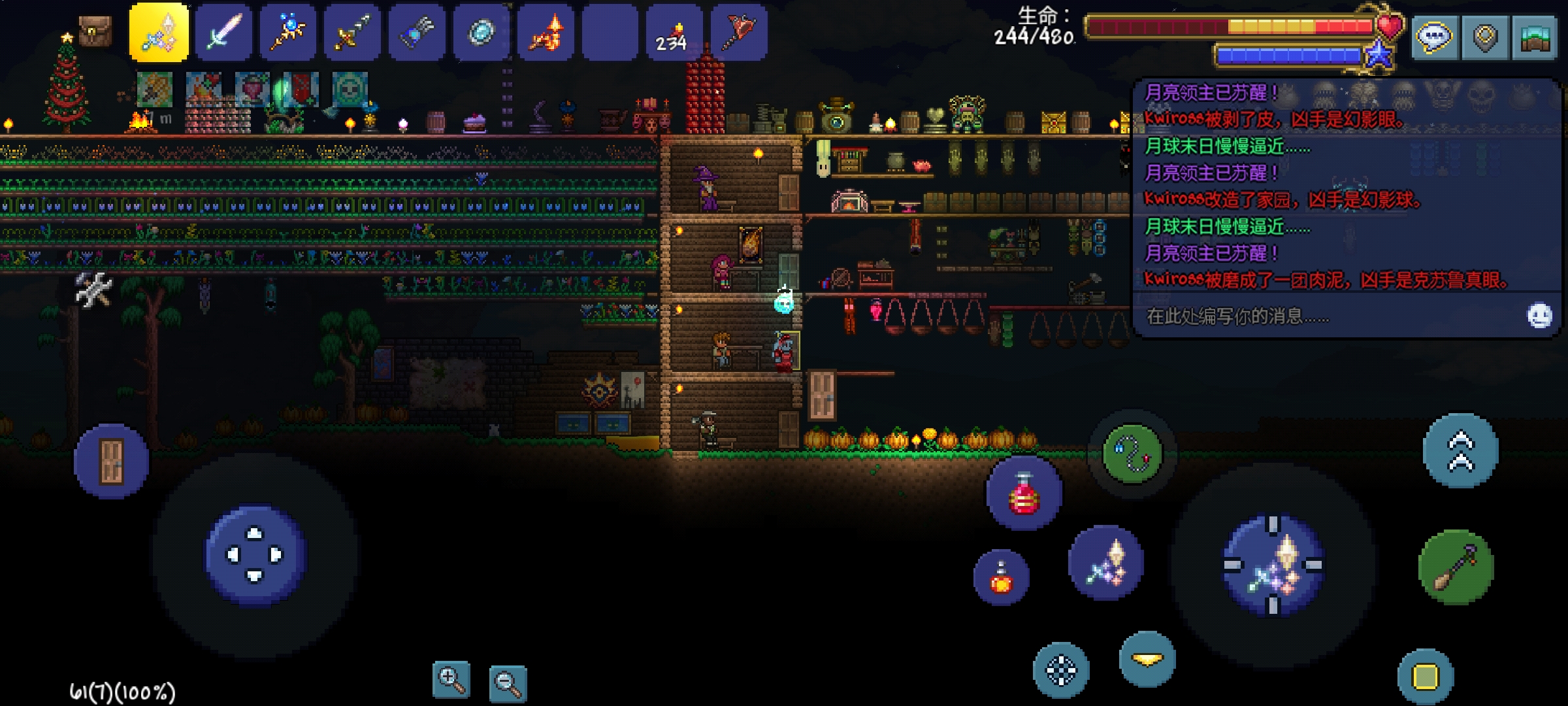Open the emoji picker in chat
The width and height of the screenshot is (1568, 706).
(x=1539, y=316)
